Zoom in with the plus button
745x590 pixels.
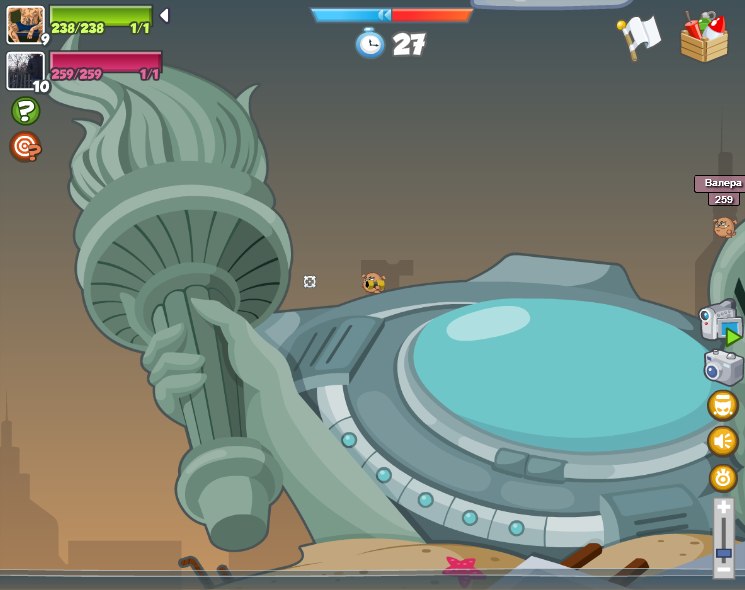(723, 508)
